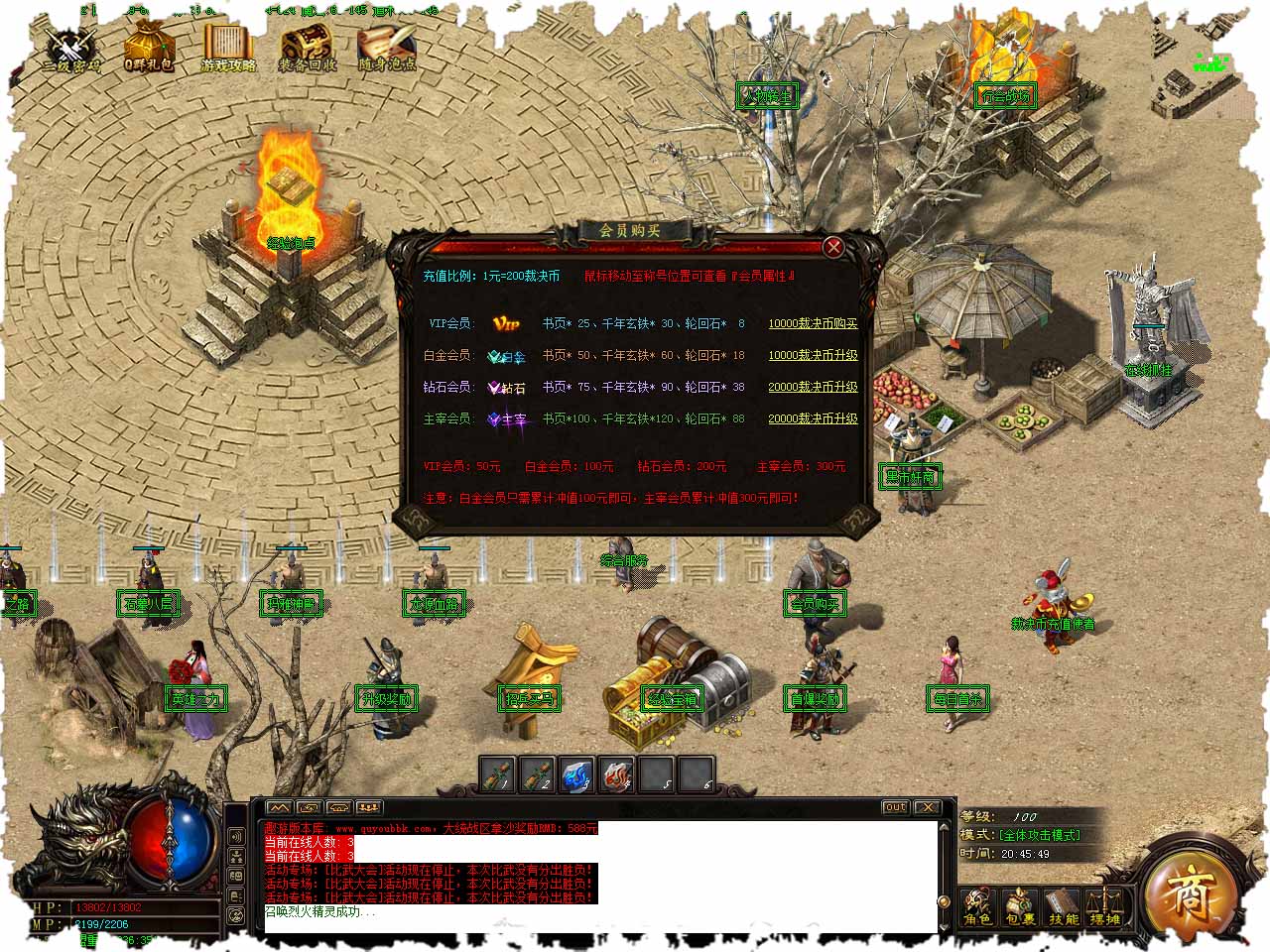Buy VIP membership for 10000裁决币
The image size is (1270, 952).
coord(813,323)
